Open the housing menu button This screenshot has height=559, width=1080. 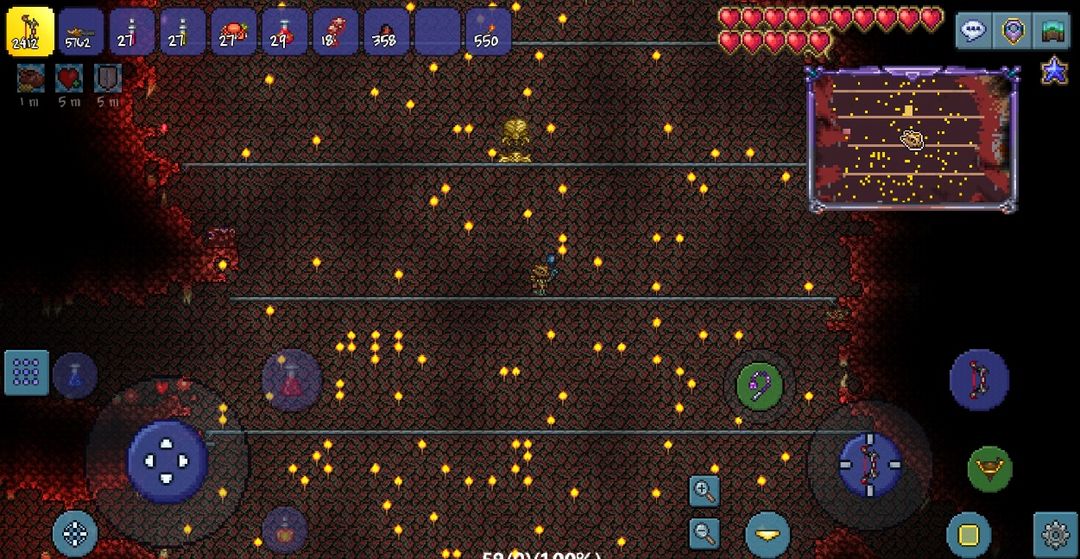click(1051, 30)
